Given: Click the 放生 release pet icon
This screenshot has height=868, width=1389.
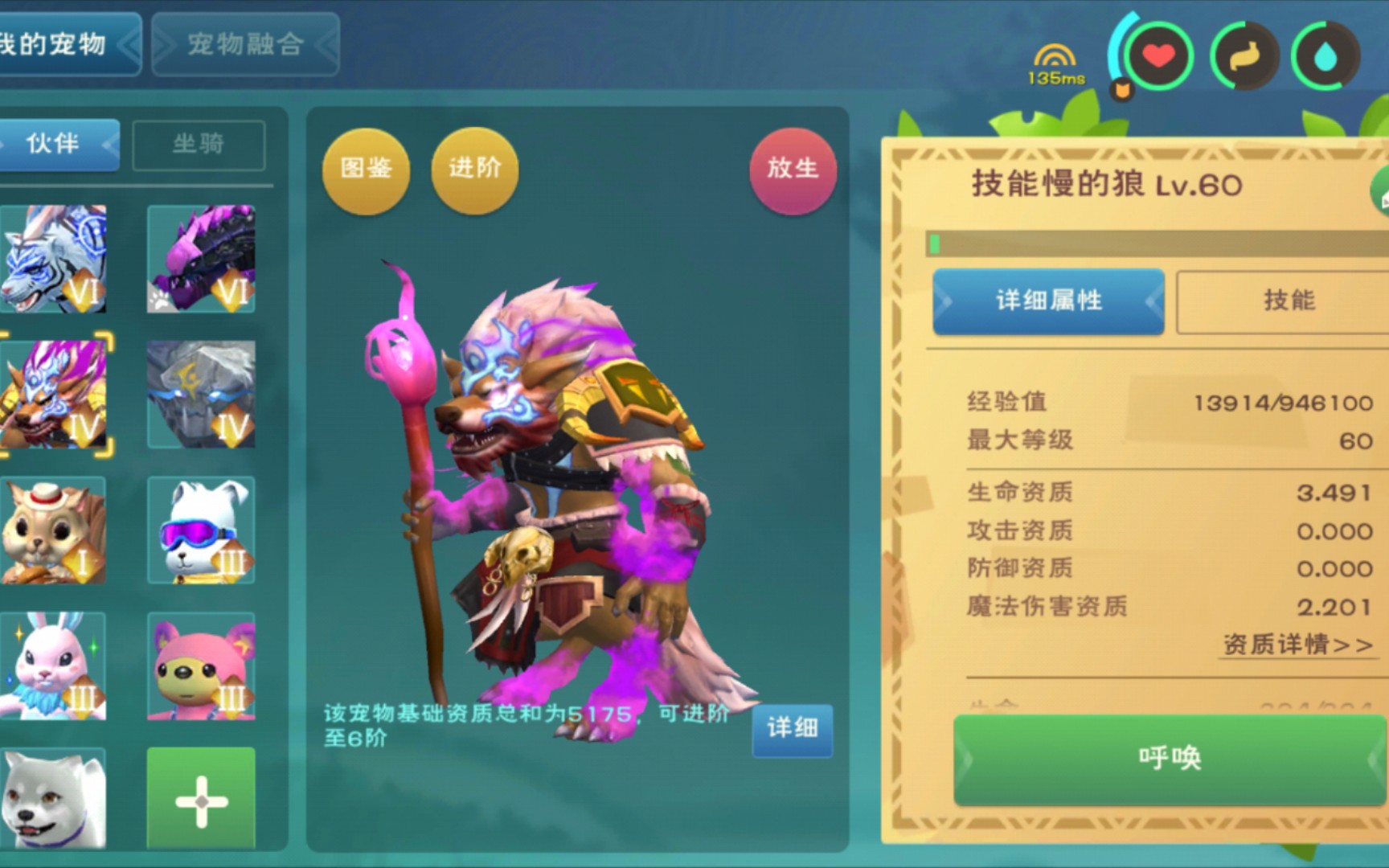Looking at the screenshot, I should pyautogui.click(x=792, y=170).
